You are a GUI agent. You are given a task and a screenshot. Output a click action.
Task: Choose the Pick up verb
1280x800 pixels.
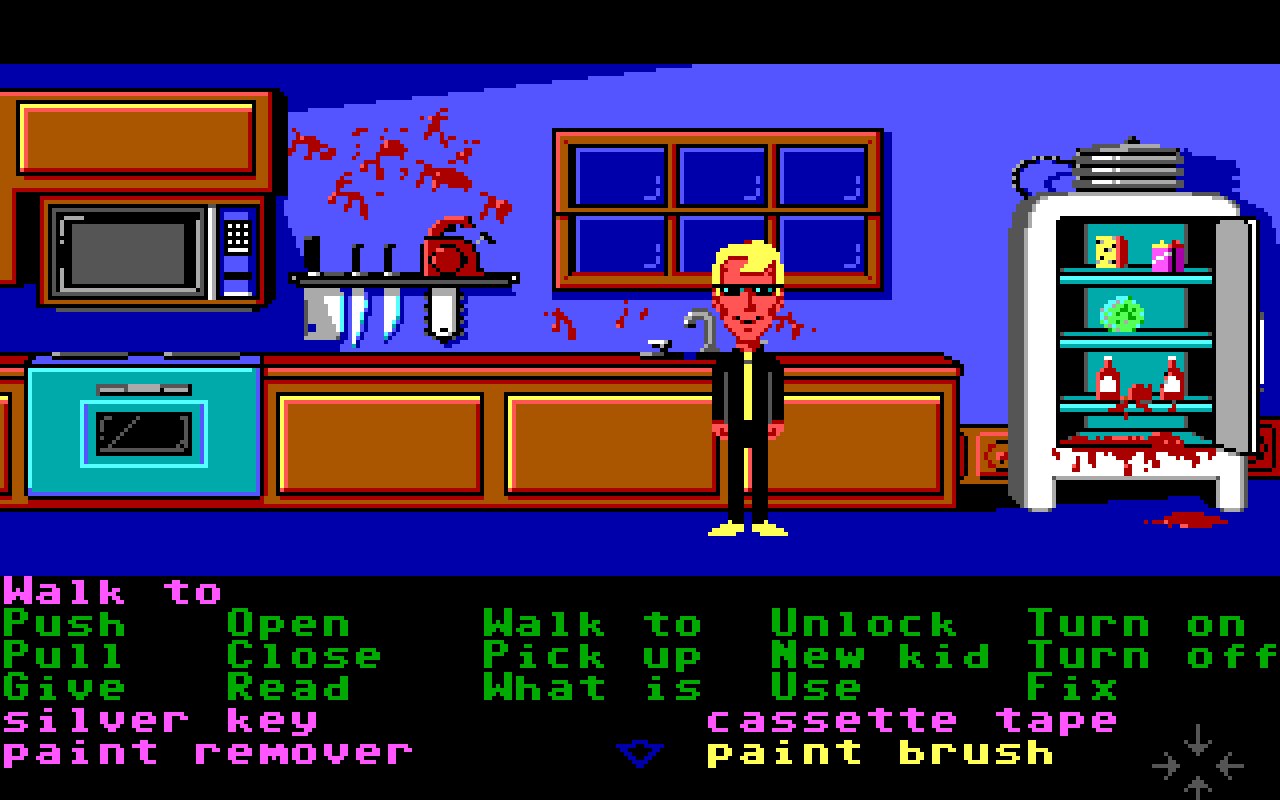[593, 657]
